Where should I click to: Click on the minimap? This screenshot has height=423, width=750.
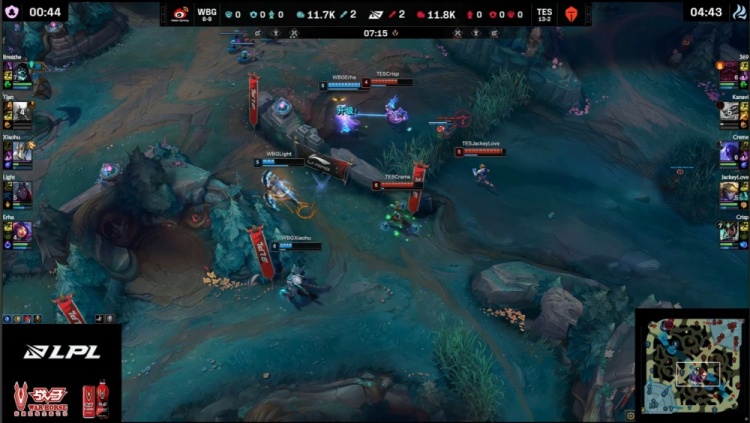pos(692,365)
